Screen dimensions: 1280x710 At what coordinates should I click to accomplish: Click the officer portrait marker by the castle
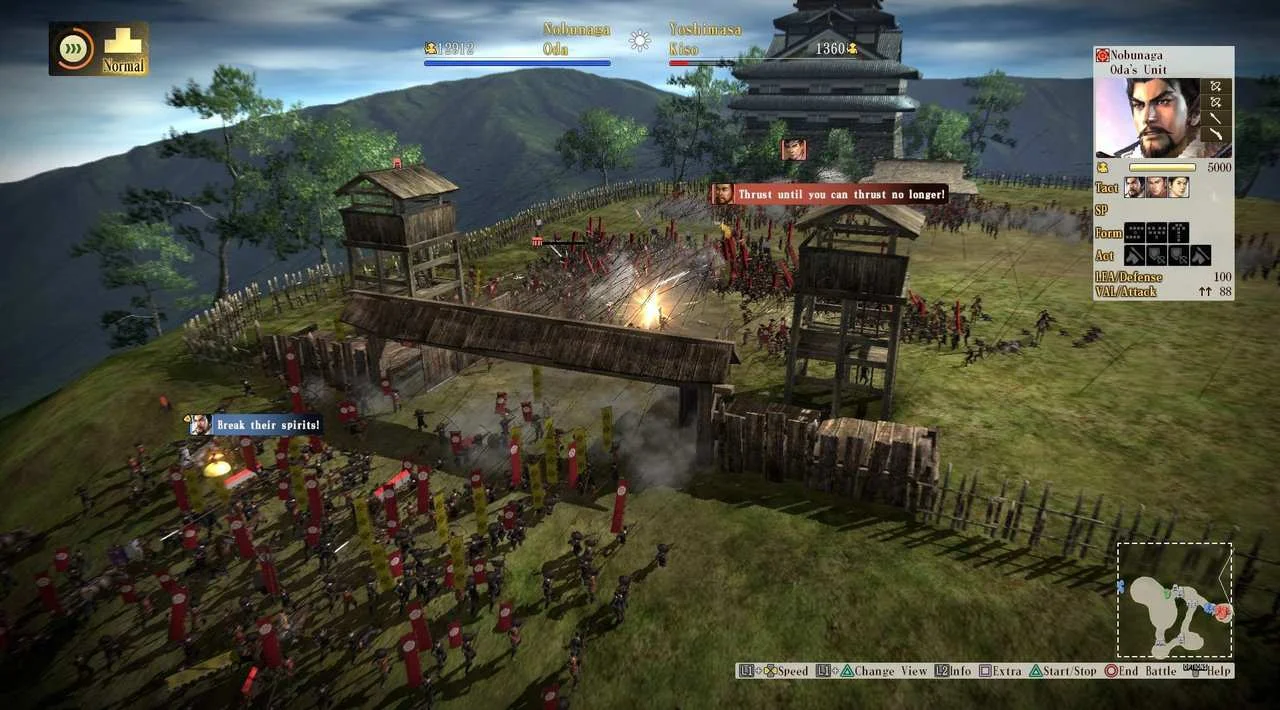pos(794,149)
